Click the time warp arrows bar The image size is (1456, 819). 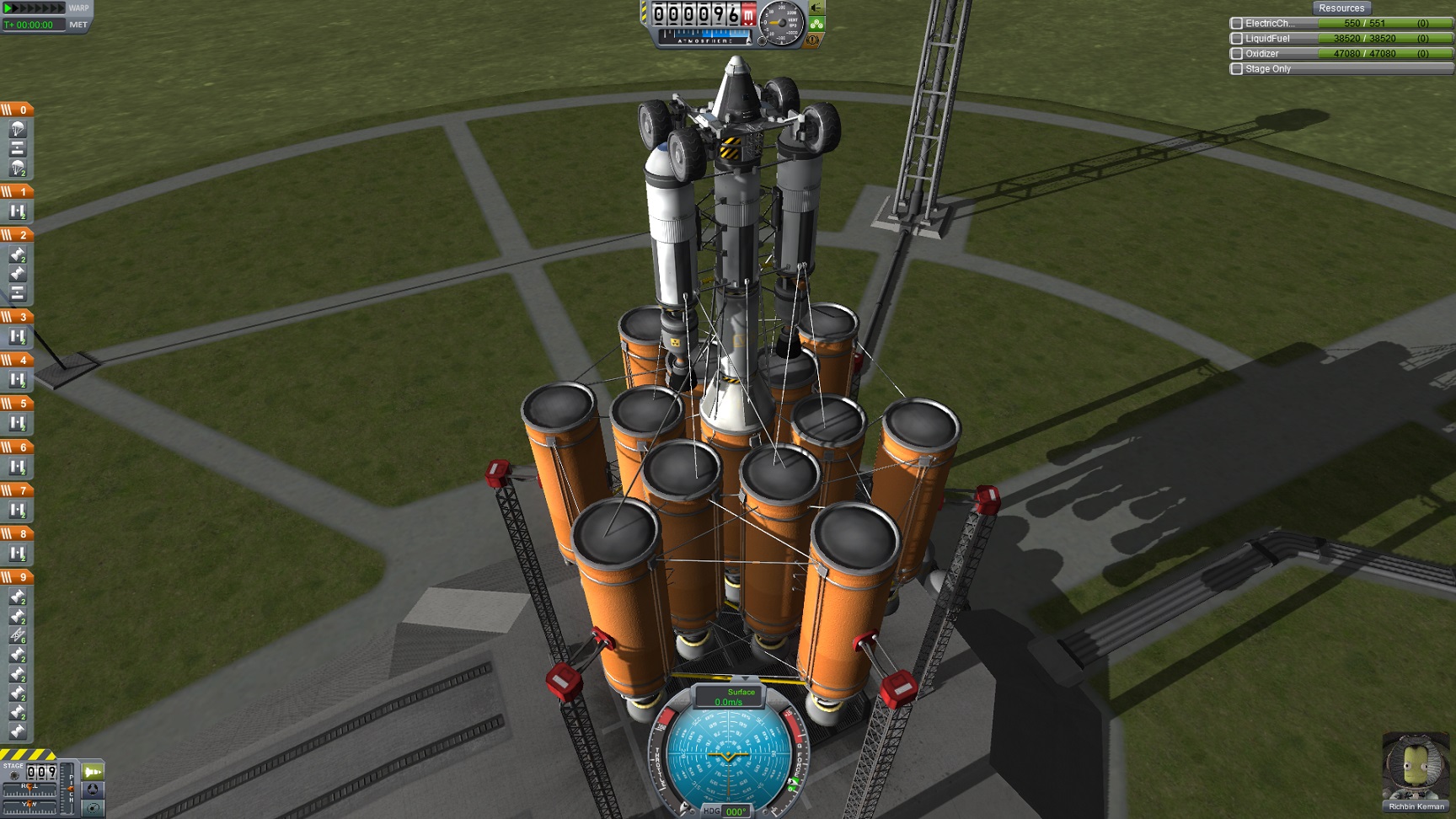(x=34, y=8)
